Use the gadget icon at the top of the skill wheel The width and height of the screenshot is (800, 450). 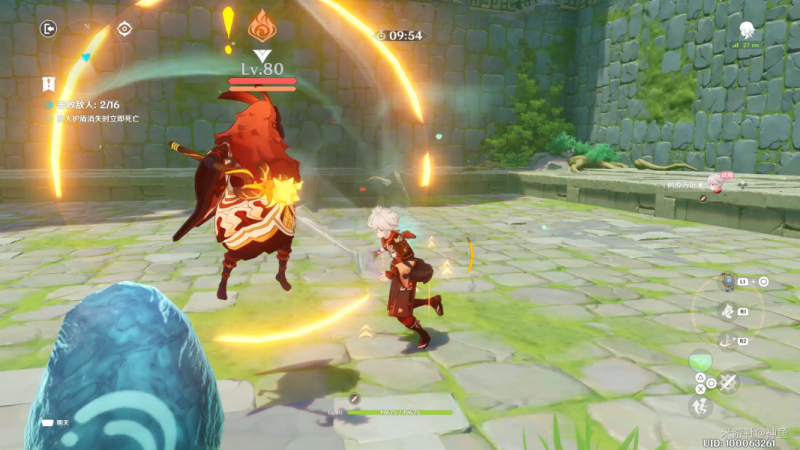coord(728,282)
